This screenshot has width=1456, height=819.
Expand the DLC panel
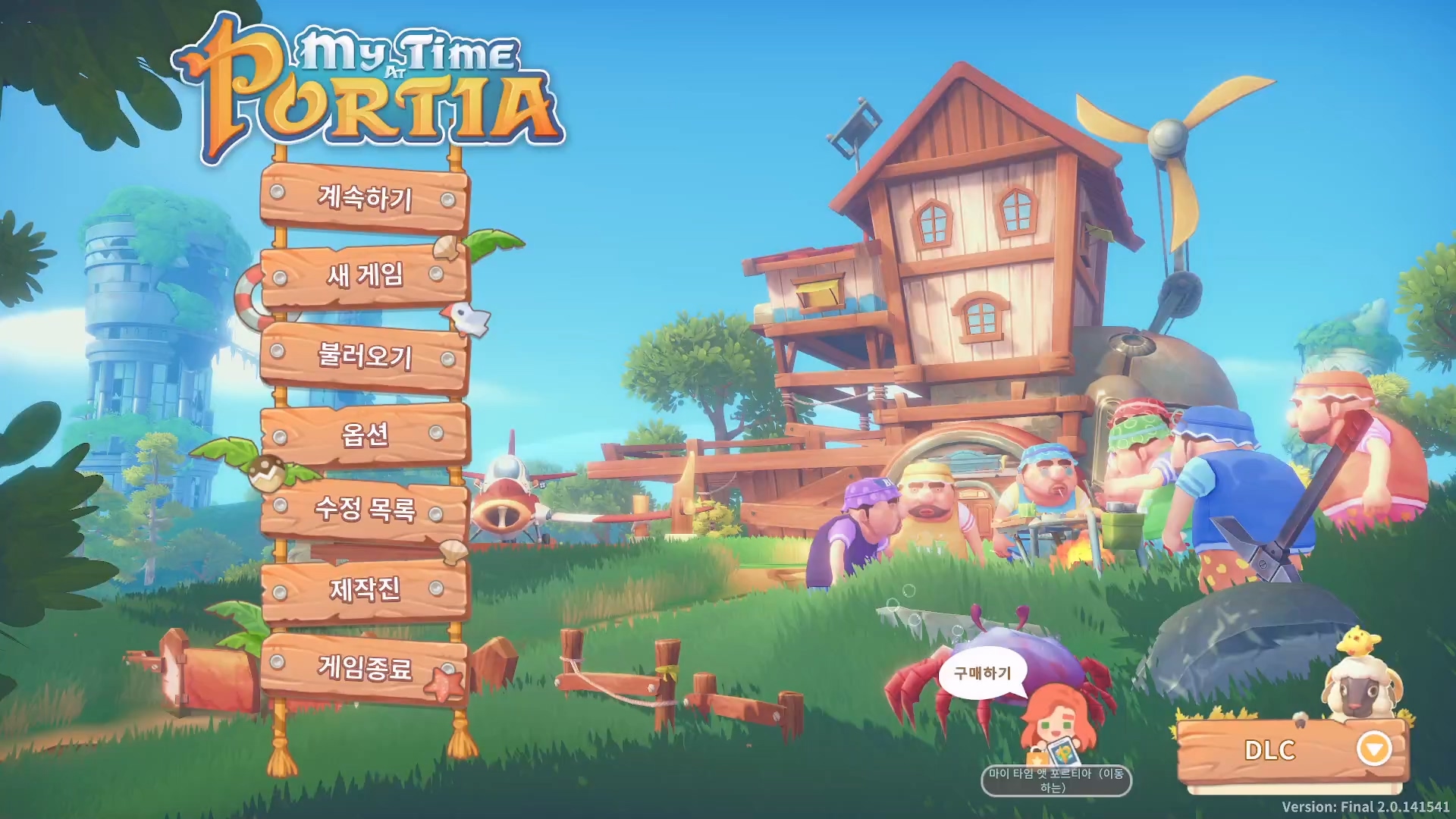(1373, 749)
